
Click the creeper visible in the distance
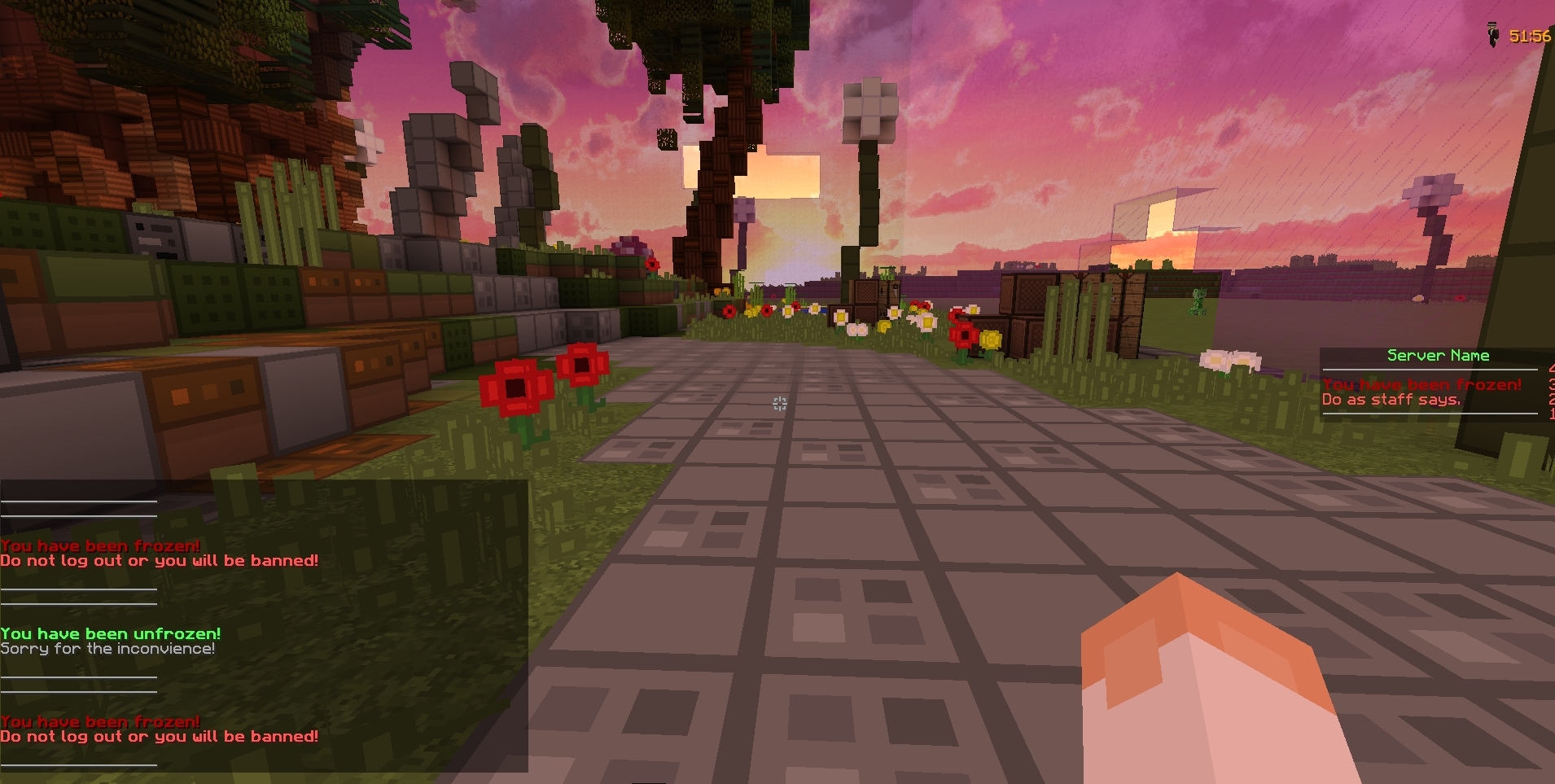pos(1198,302)
